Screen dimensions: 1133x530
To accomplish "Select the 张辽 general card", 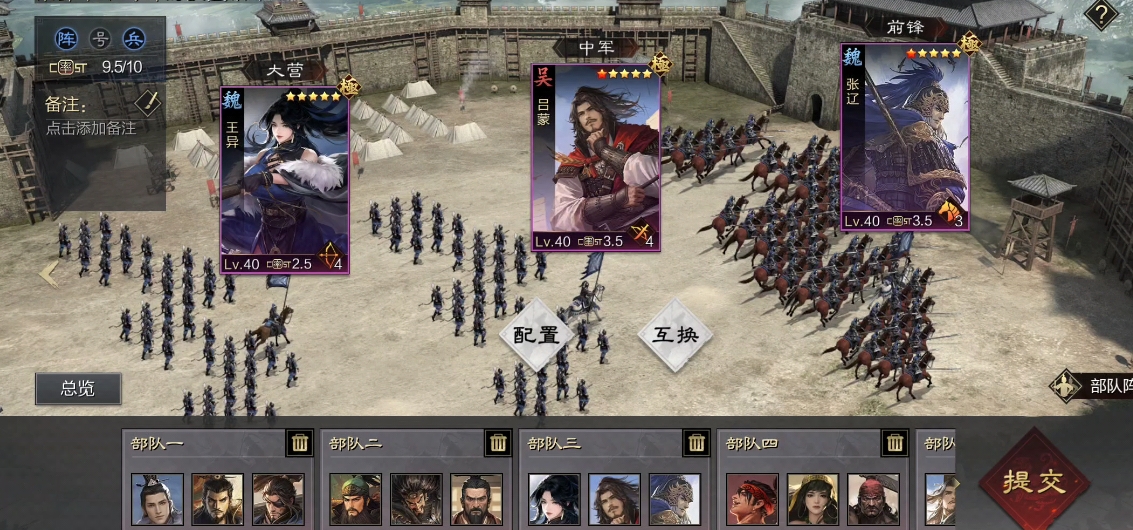I will [904, 137].
